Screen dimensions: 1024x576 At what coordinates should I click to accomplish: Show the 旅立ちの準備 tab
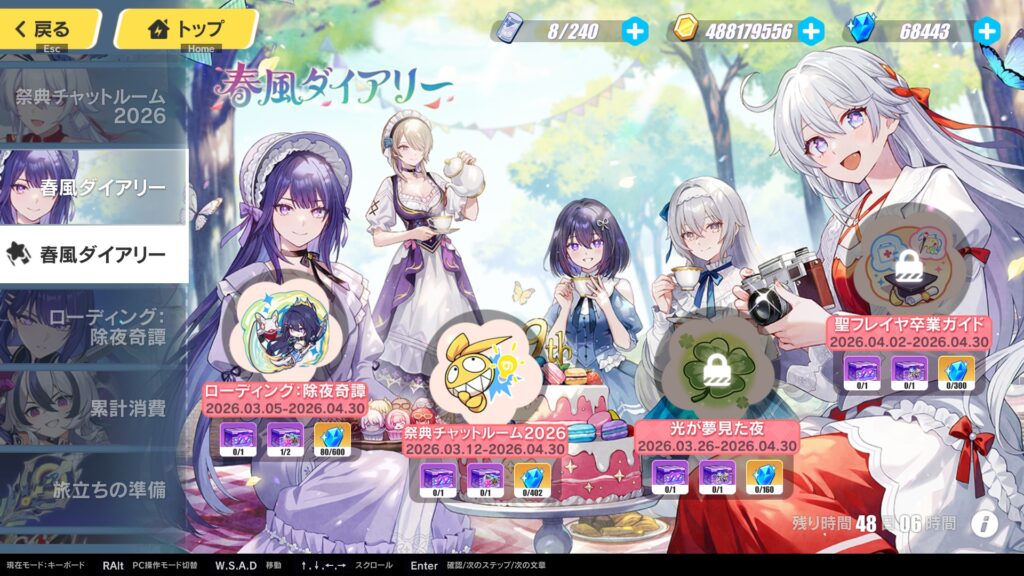94,490
